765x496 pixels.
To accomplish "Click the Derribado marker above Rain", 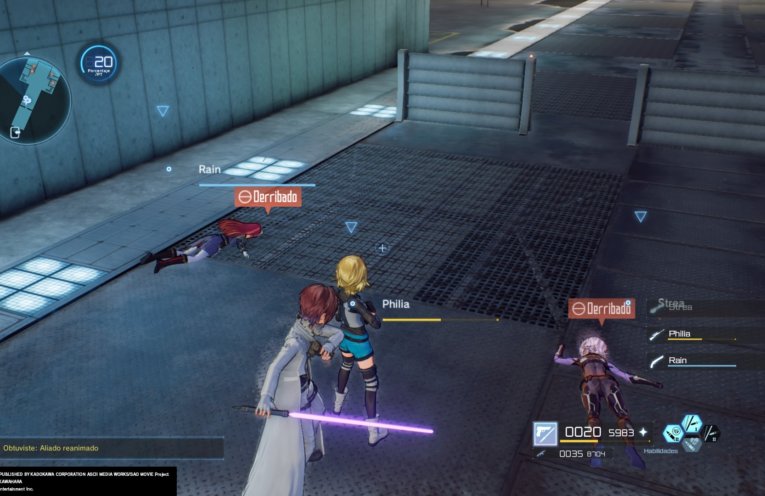I will point(268,198).
